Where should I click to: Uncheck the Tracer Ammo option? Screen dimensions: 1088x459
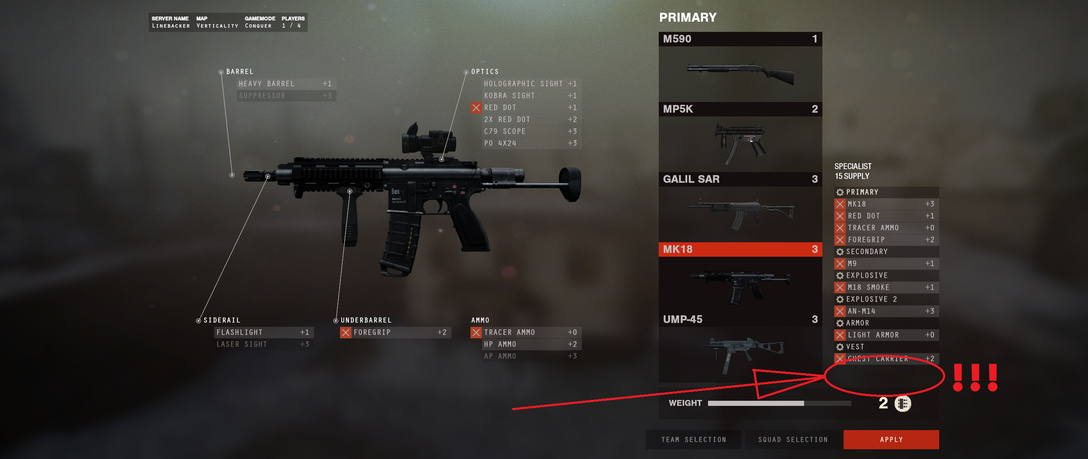476,332
